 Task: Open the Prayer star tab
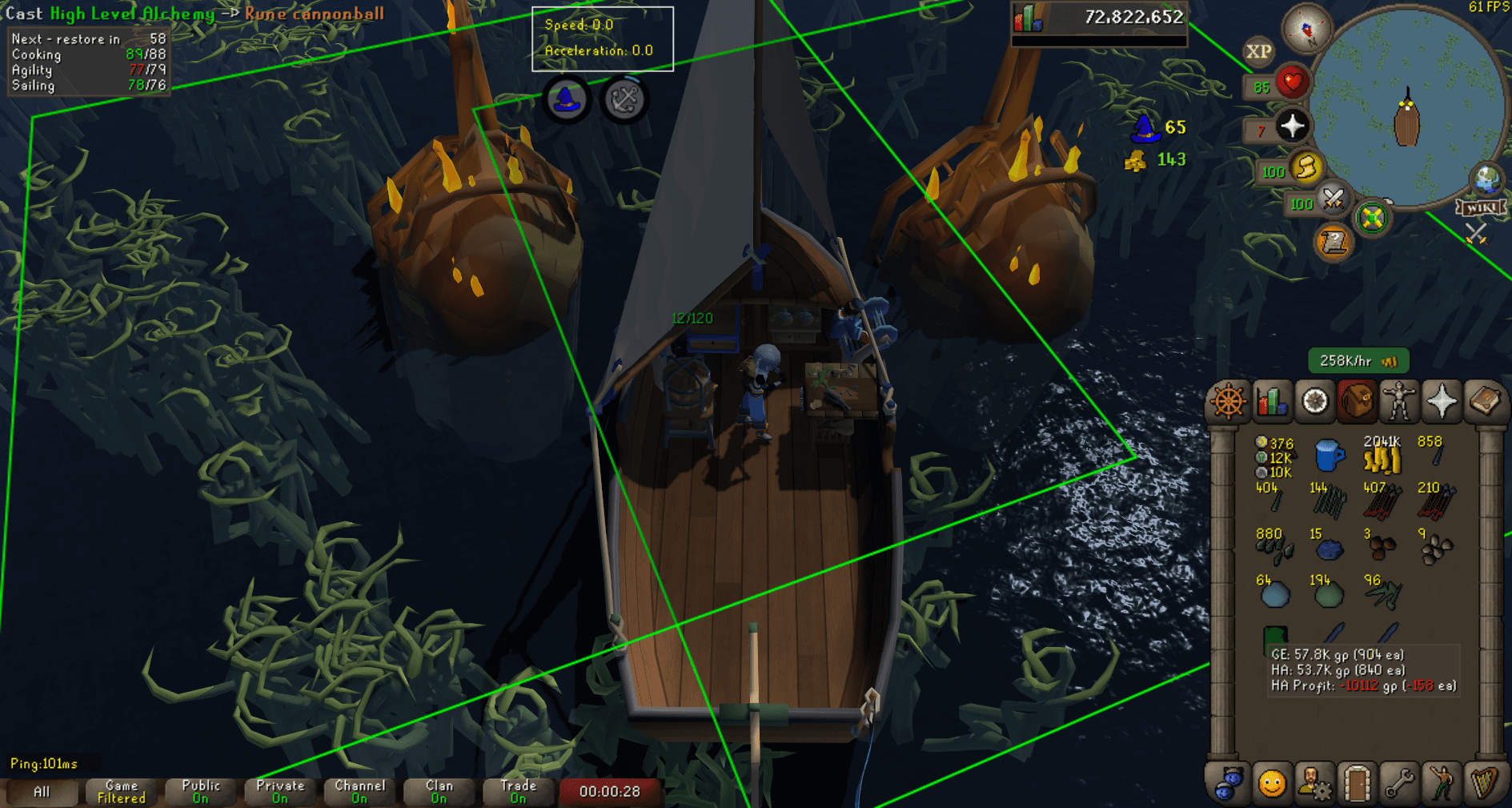coord(1442,400)
